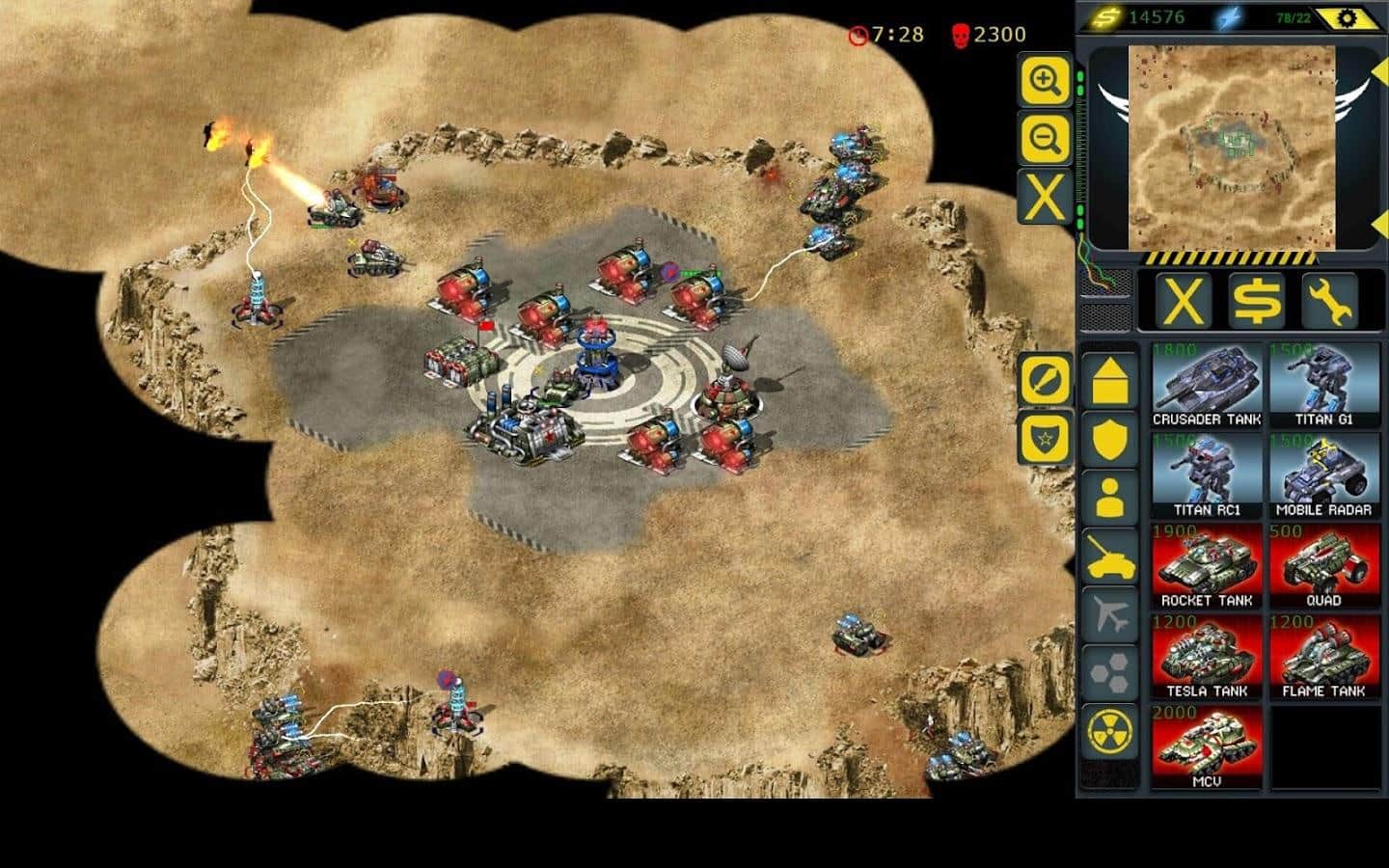Choose the Tesla Tank build icon
Image resolution: width=1389 pixels, height=868 pixels.
1207,658
